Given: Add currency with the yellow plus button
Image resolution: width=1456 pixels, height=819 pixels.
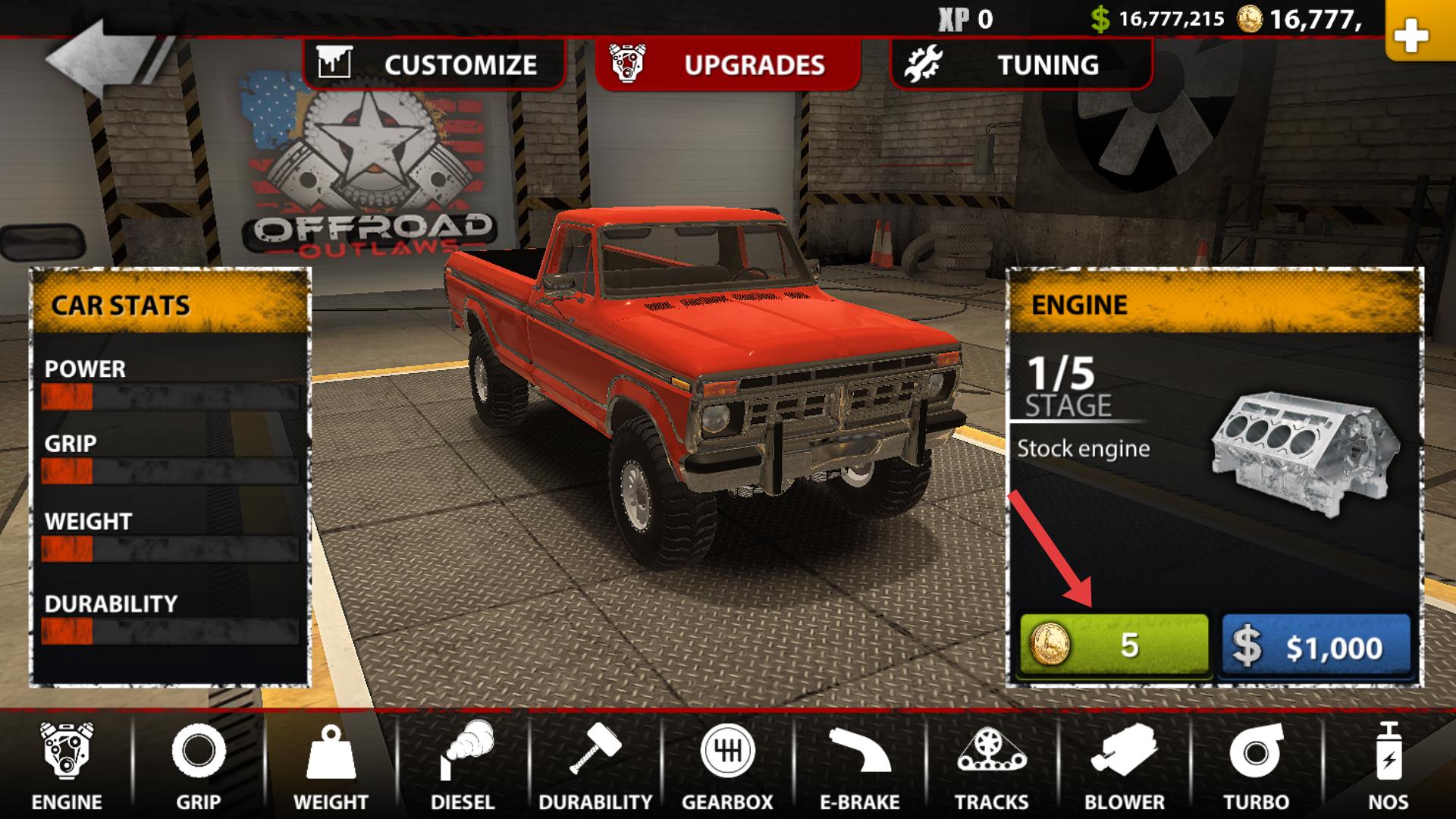Looking at the screenshot, I should [1410, 34].
